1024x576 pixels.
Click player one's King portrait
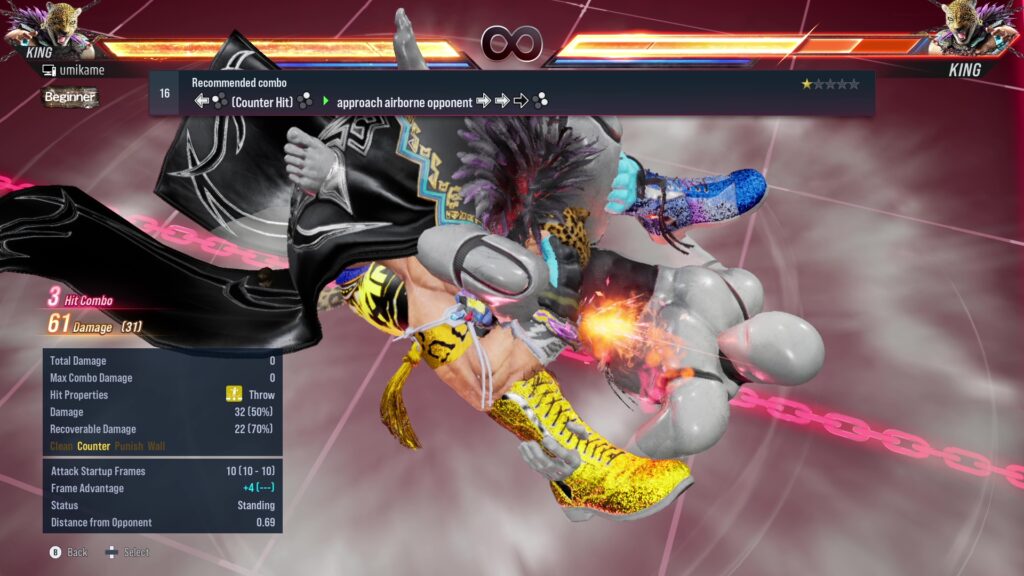tap(42, 30)
